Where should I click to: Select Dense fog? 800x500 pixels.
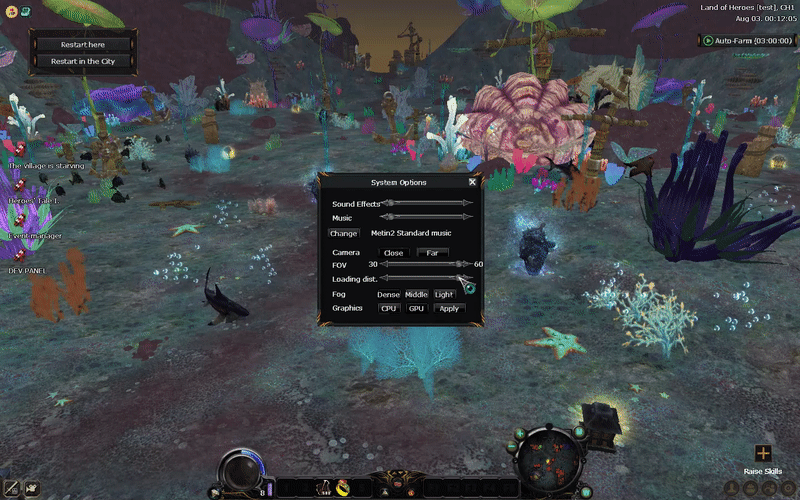[x=388, y=294]
